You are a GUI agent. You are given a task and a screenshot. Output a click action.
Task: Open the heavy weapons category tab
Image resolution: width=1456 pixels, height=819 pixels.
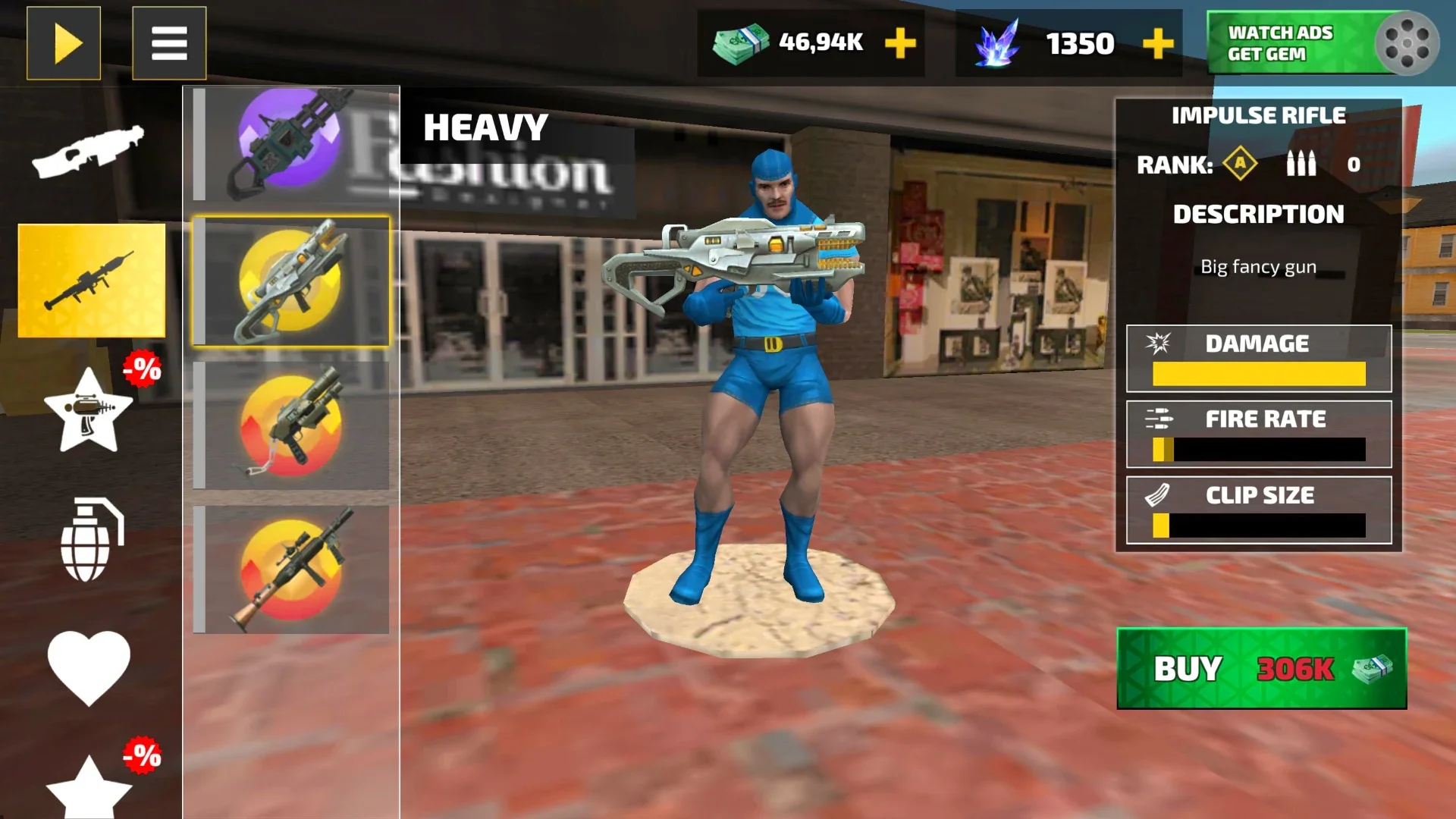coord(91,281)
